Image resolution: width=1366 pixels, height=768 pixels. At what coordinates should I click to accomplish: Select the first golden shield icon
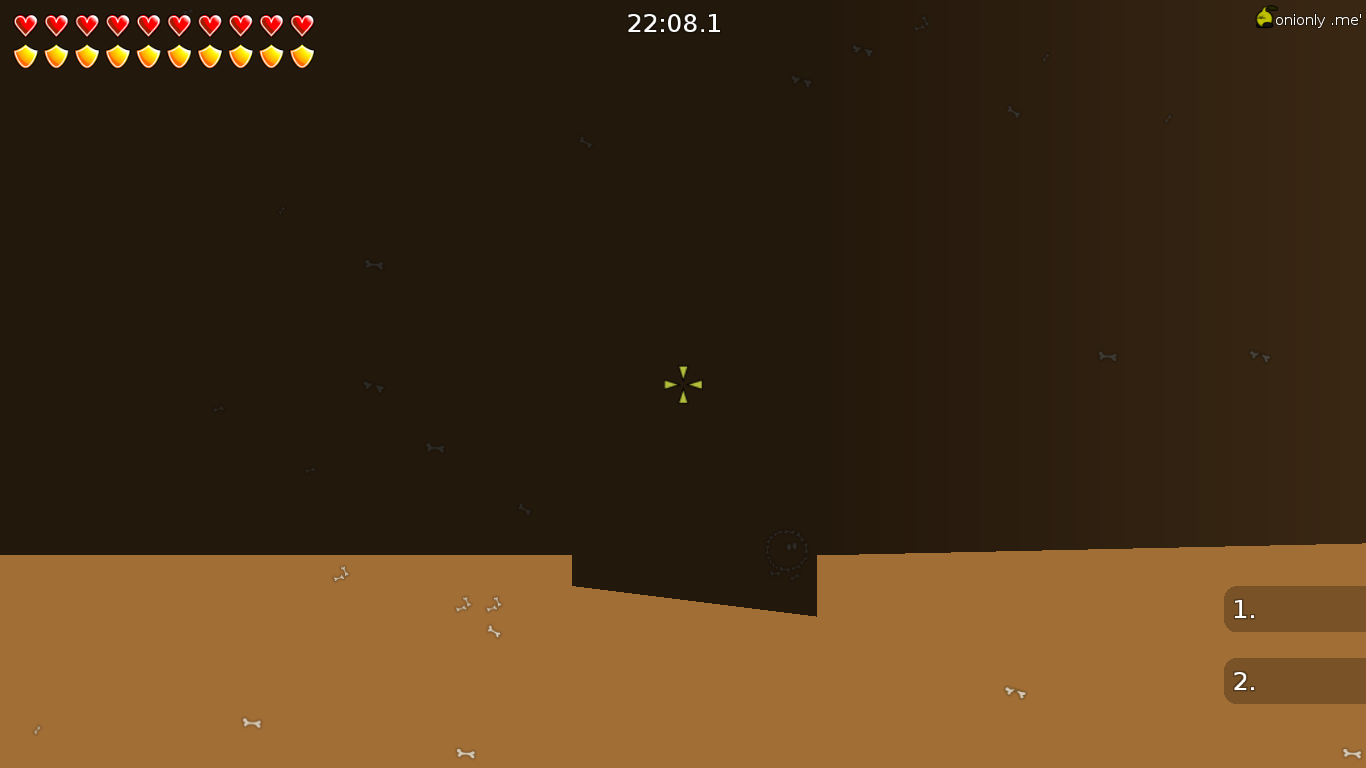pos(25,57)
